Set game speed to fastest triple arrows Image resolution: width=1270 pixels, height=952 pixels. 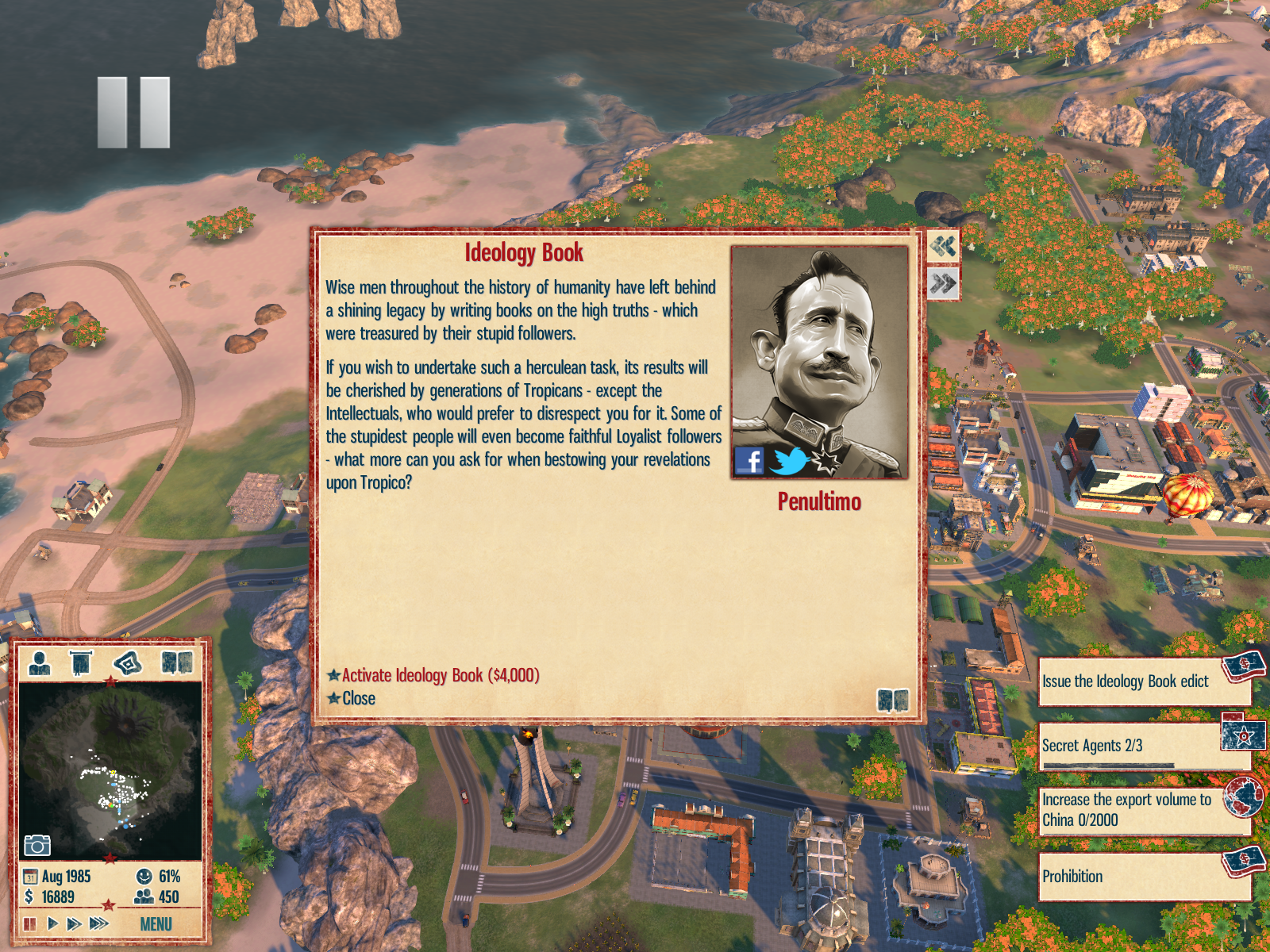[99, 923]
